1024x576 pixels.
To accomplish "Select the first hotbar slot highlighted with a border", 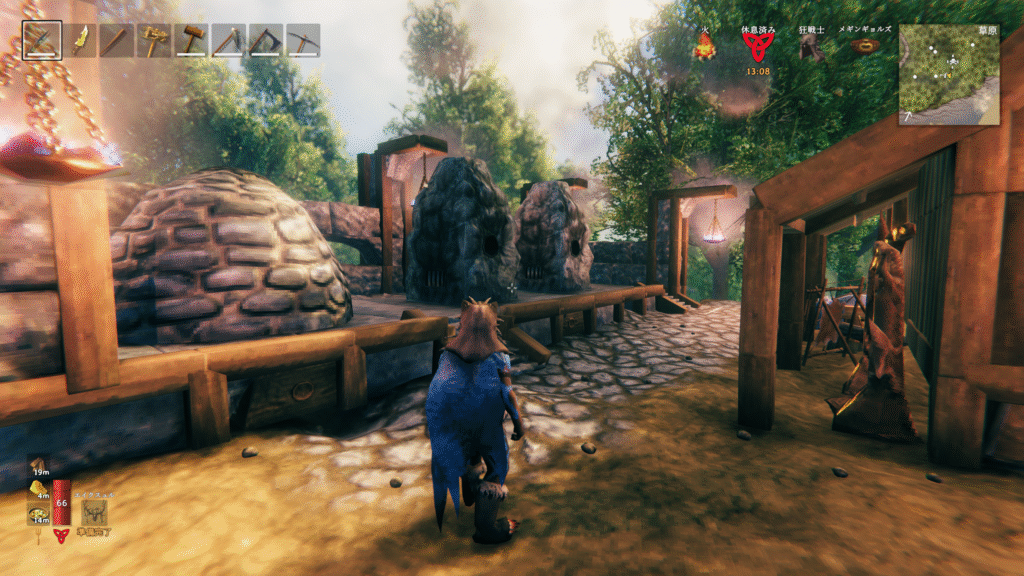I will (42, 41).
